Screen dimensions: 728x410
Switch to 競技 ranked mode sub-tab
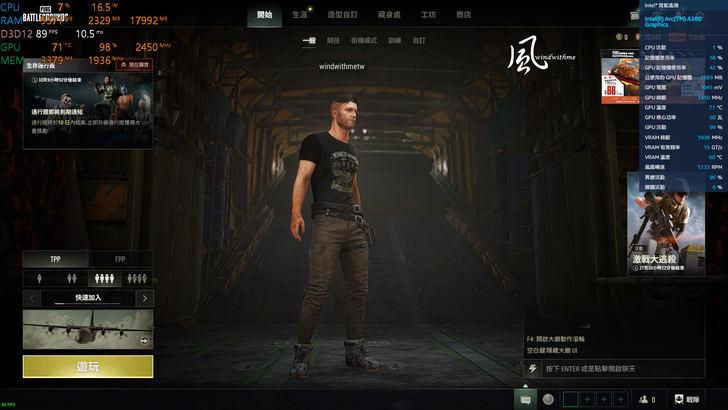pyautogui.click(x=333, y=41)
